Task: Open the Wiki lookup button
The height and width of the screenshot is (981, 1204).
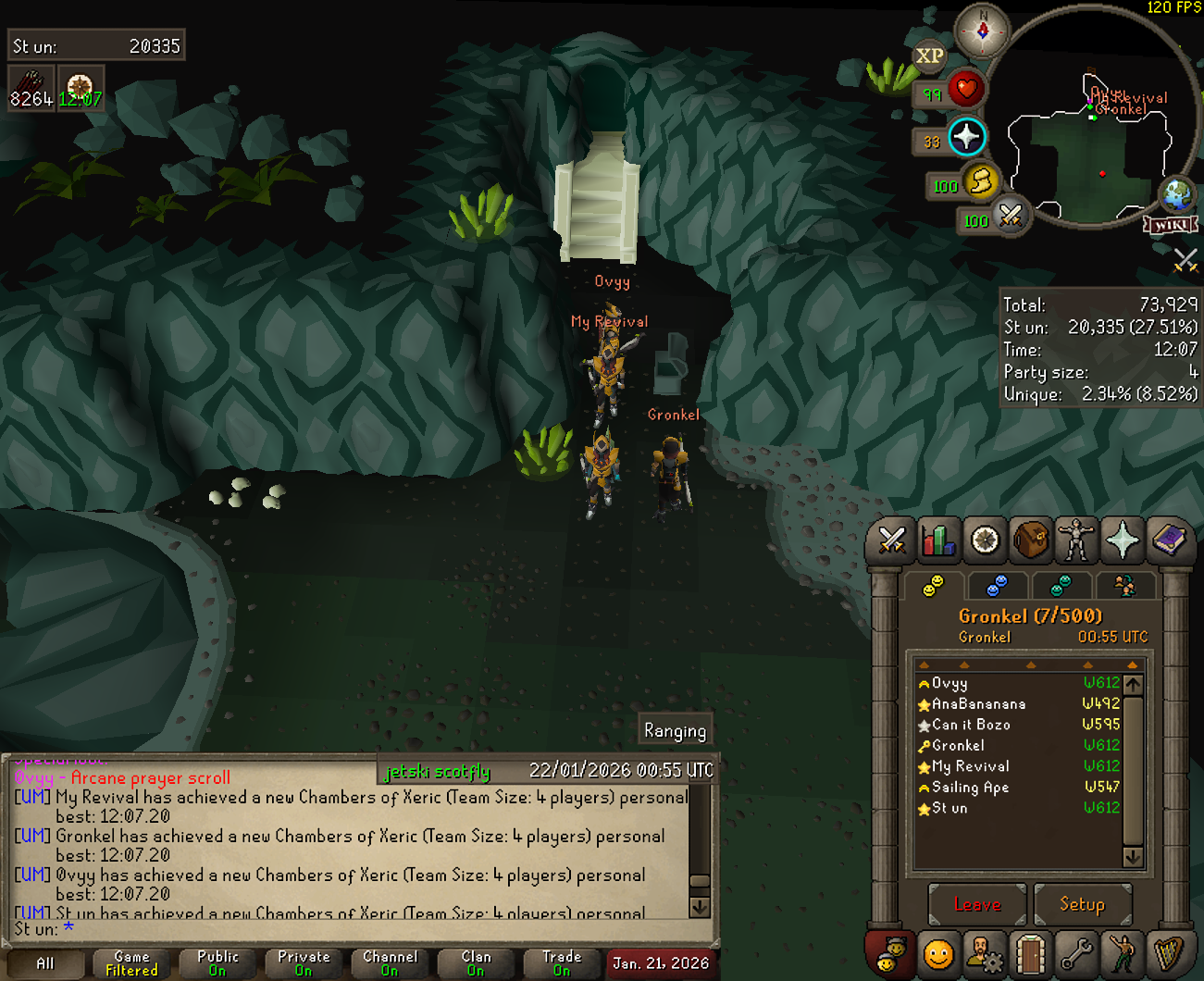Action: [x=1171, y=225]
